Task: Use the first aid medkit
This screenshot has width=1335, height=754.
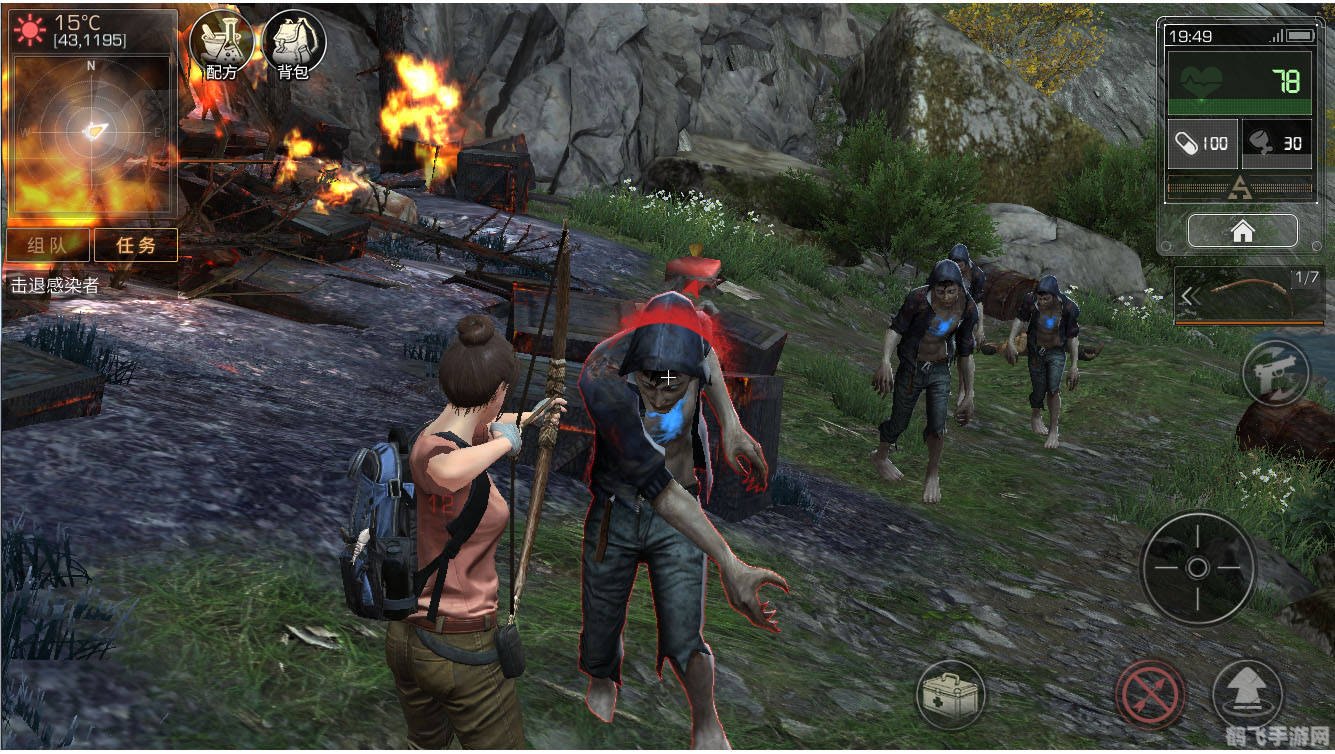Action: click(950, 694)
